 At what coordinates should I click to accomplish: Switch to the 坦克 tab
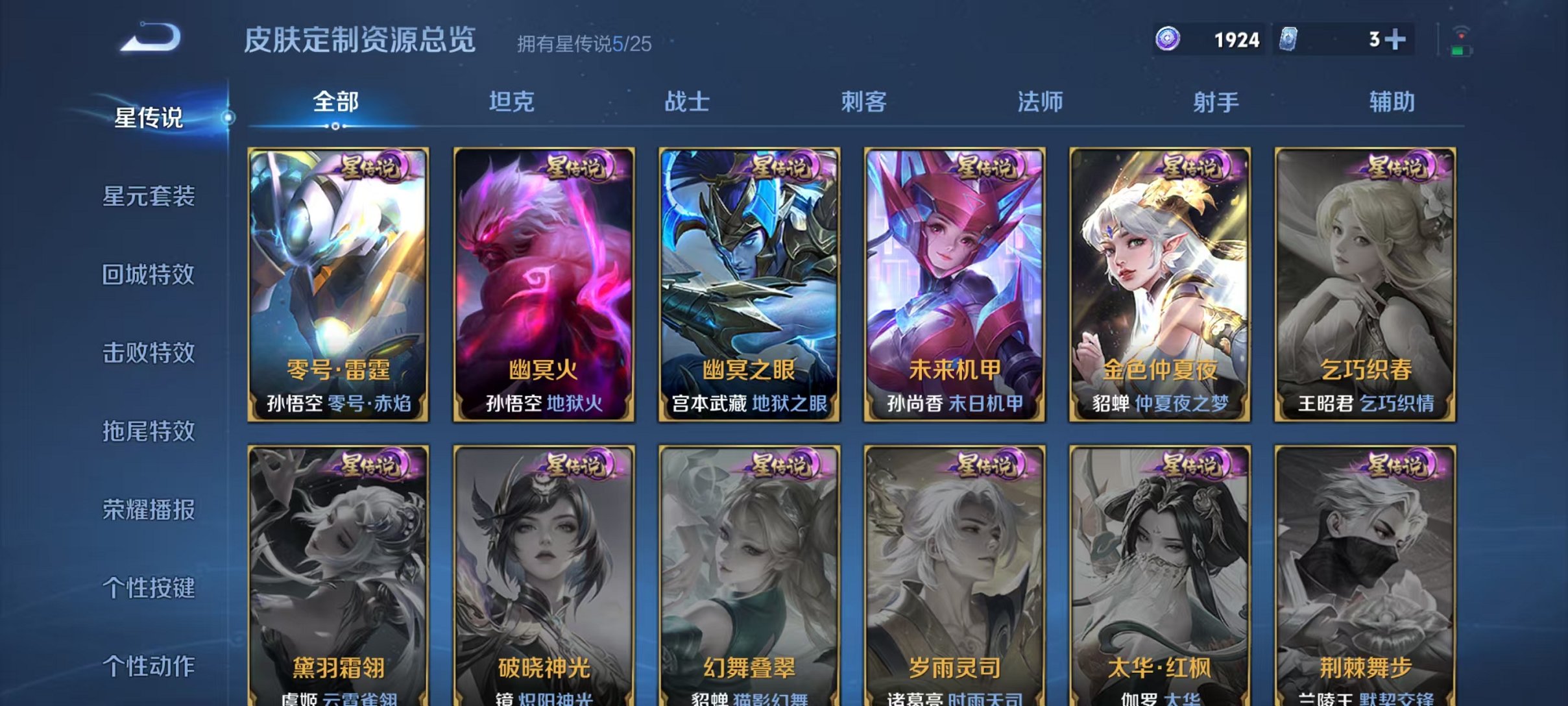click(x=513, y=101)
